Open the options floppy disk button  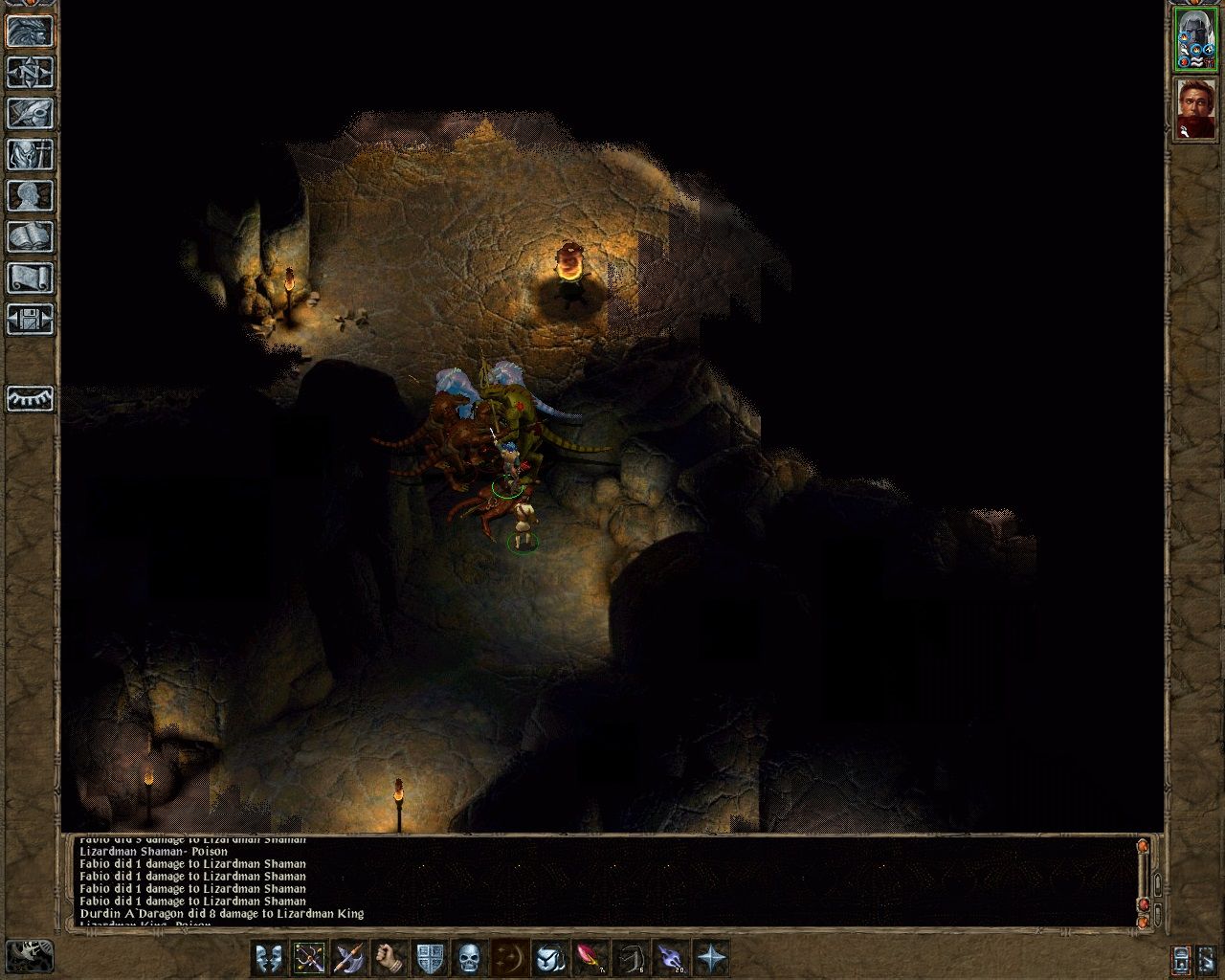click(x=31, y=320)
